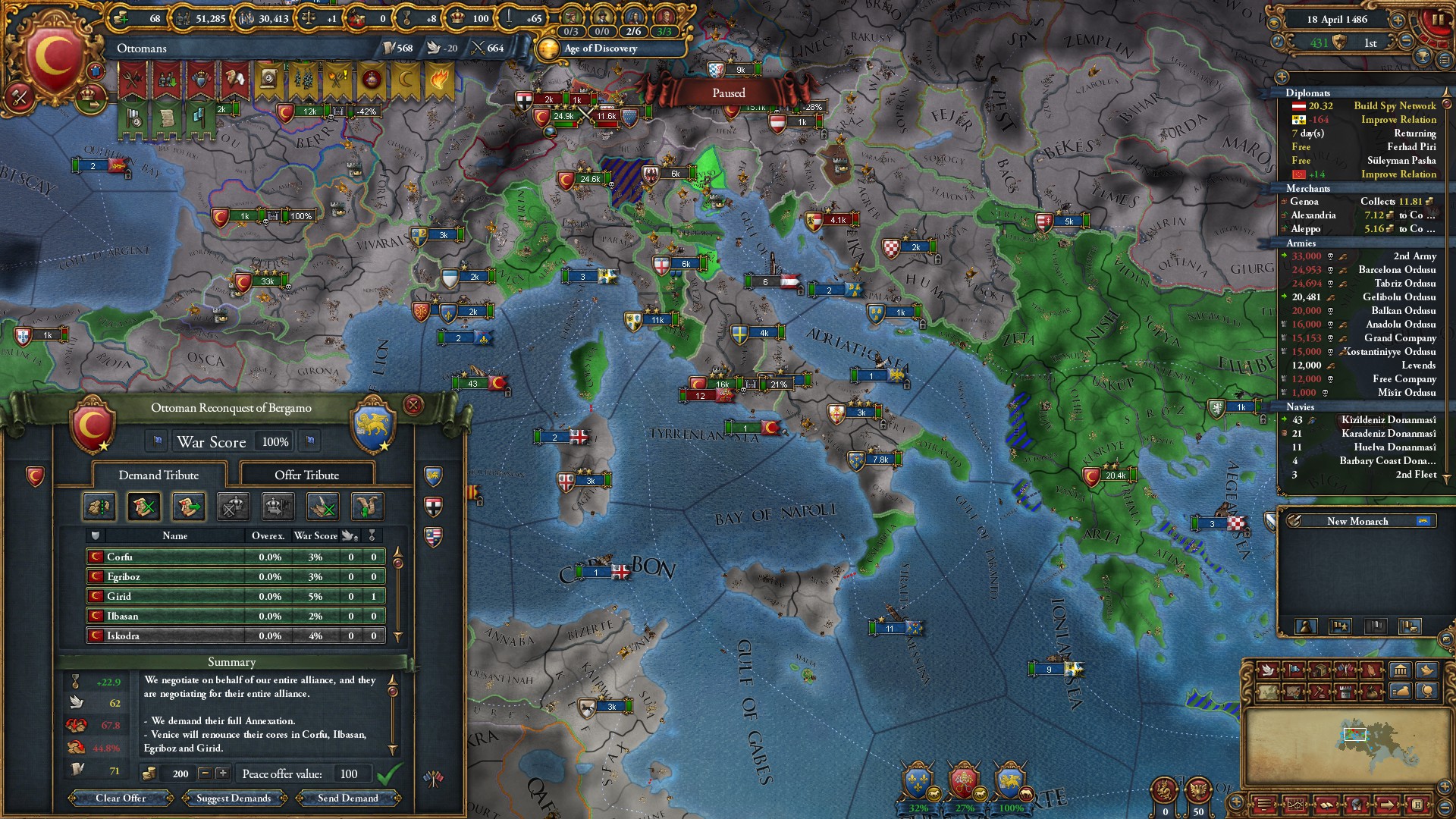Image resolution: width=1456 pixels, height=819 pixels.
Task: Click the Paused banner to unpause
Action: pyautogui.click(x=728, y=93)
